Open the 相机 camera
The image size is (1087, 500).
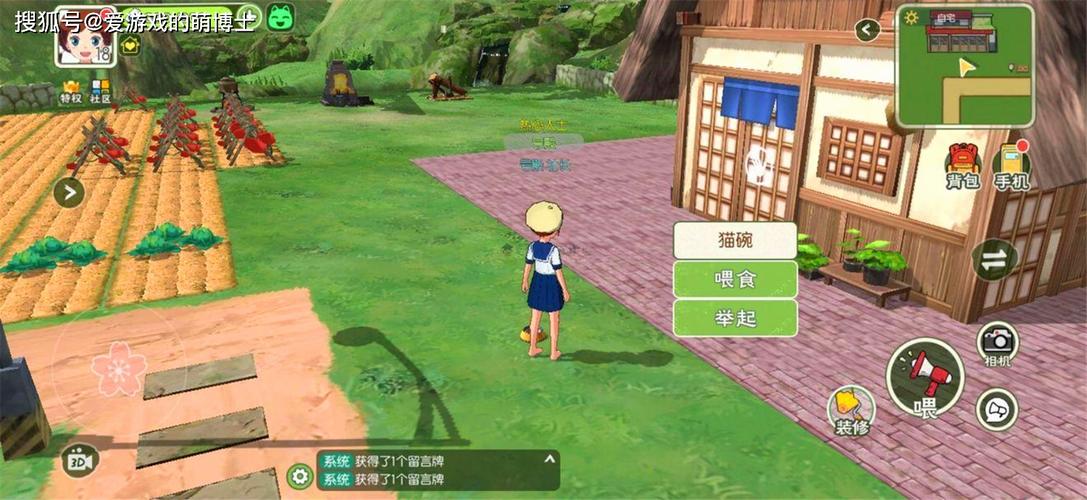997,343
